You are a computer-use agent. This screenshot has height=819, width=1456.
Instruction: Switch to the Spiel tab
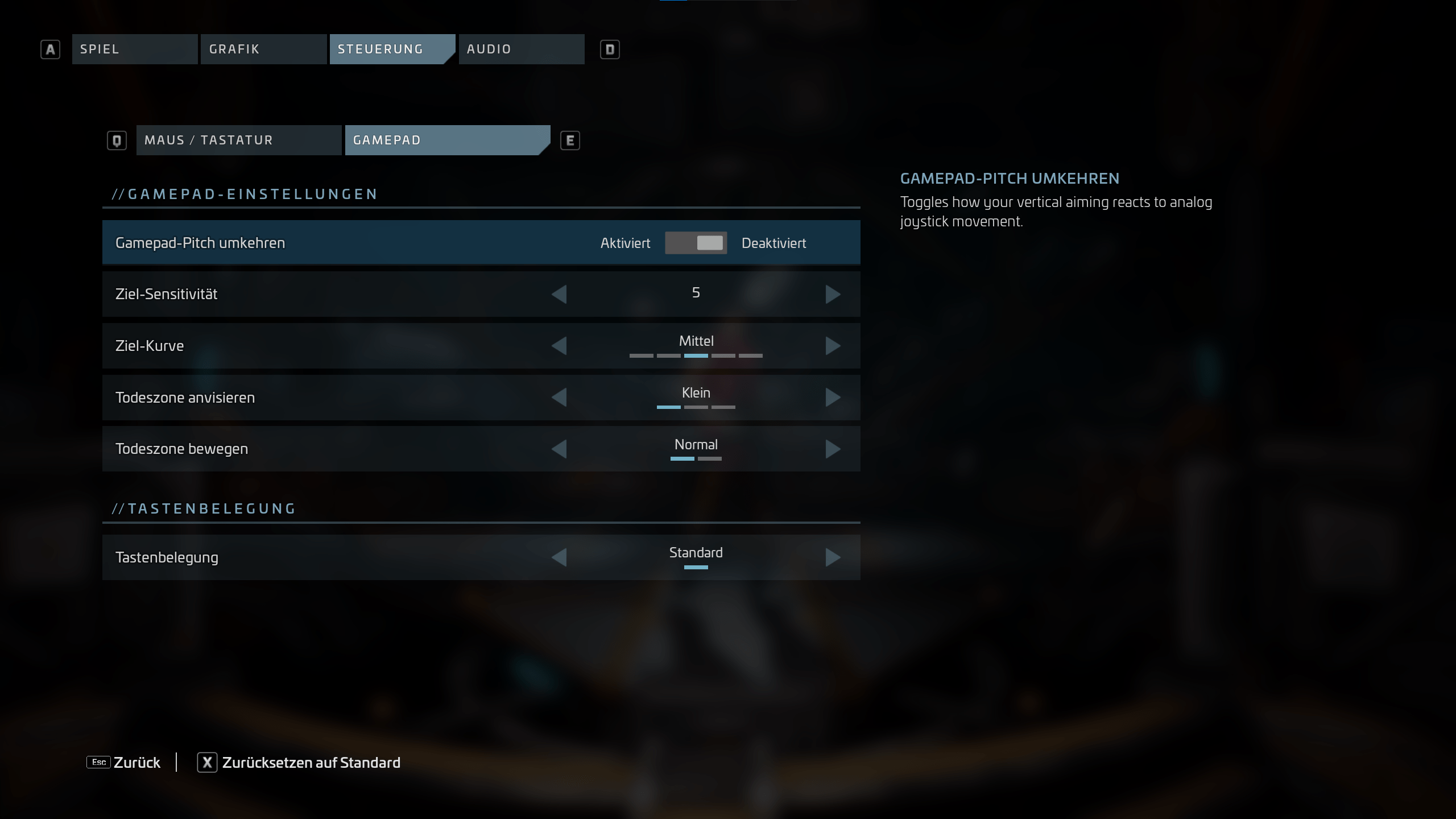coord(134,49)
